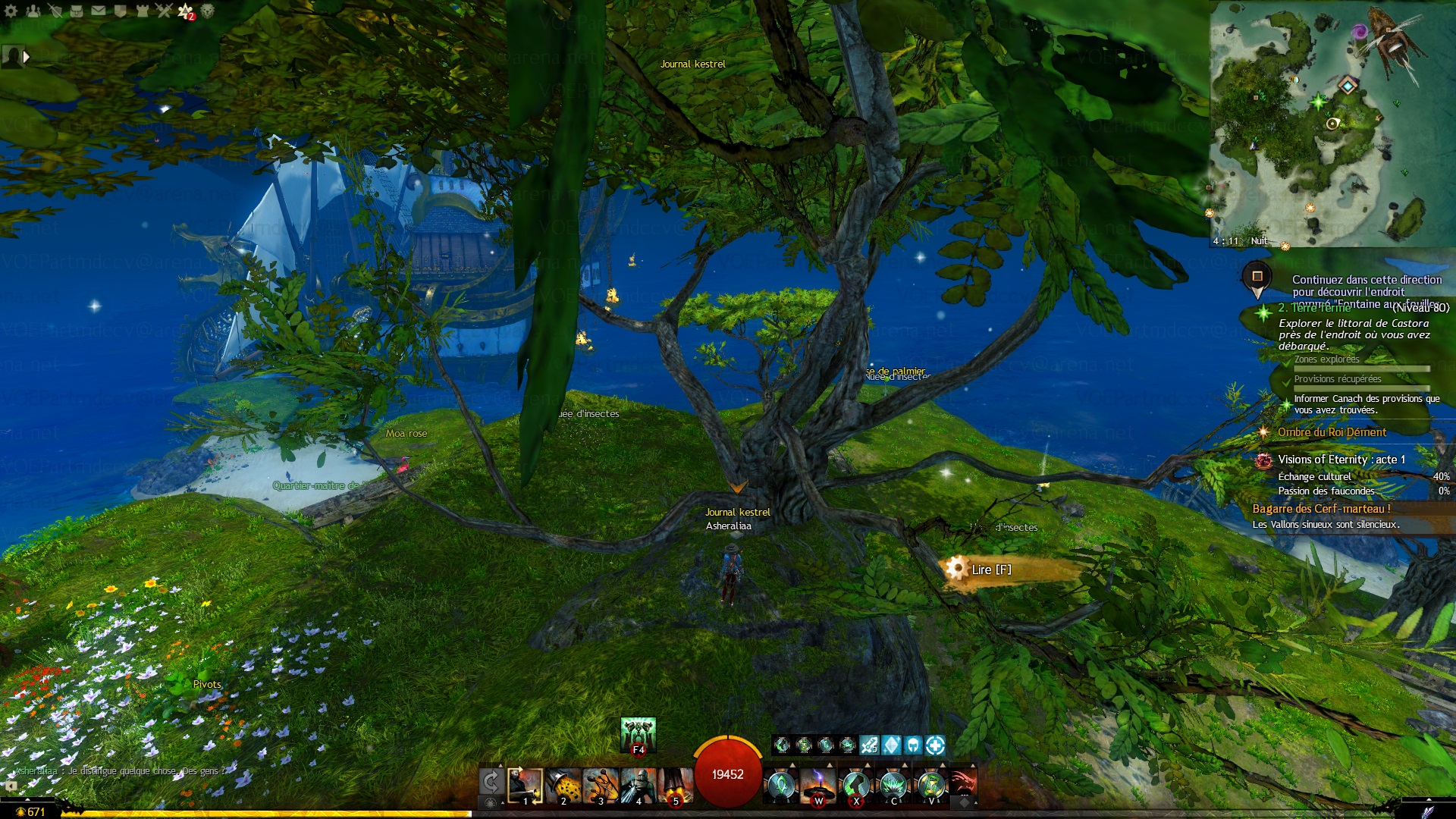Click the minimap in the corner
This screenshot has height=819, width=1456.
tap(1332, 124)
